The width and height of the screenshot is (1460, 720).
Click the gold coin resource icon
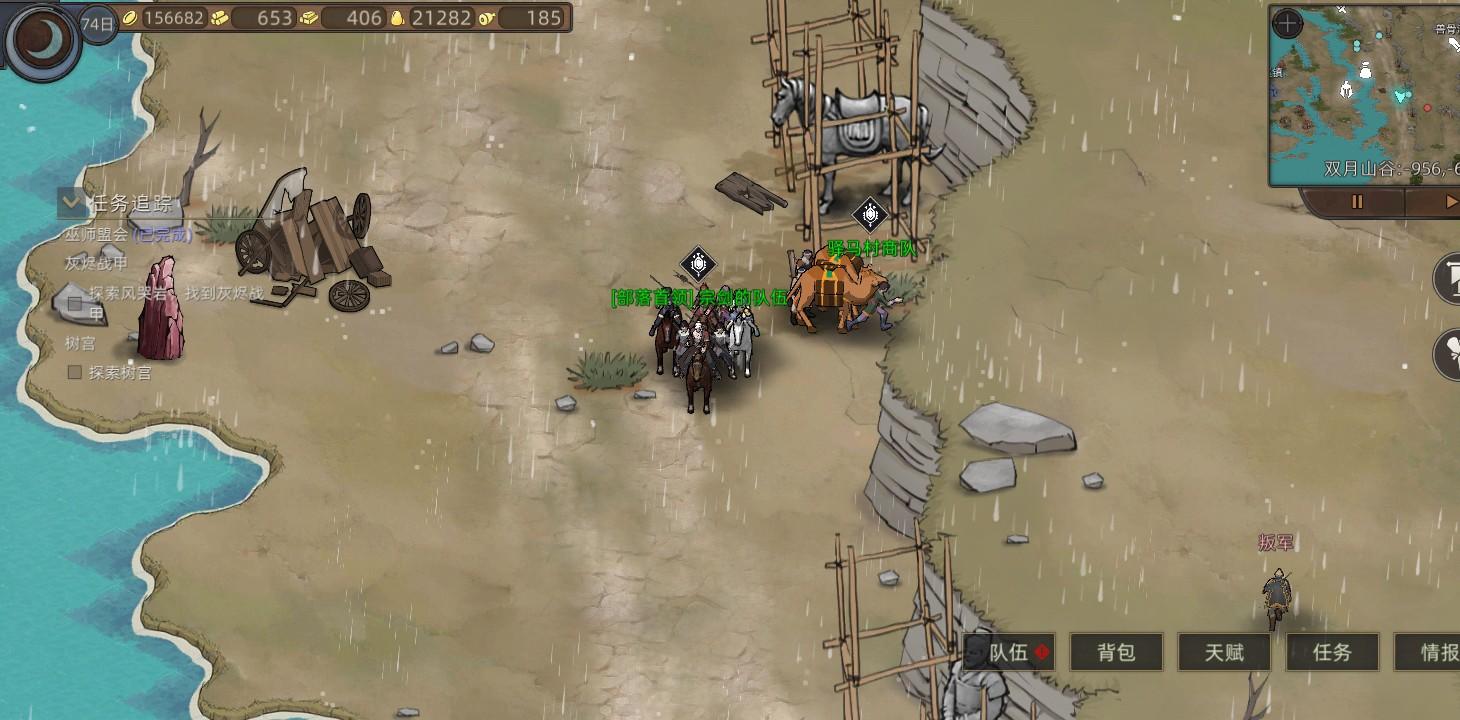tap(131, 18)
